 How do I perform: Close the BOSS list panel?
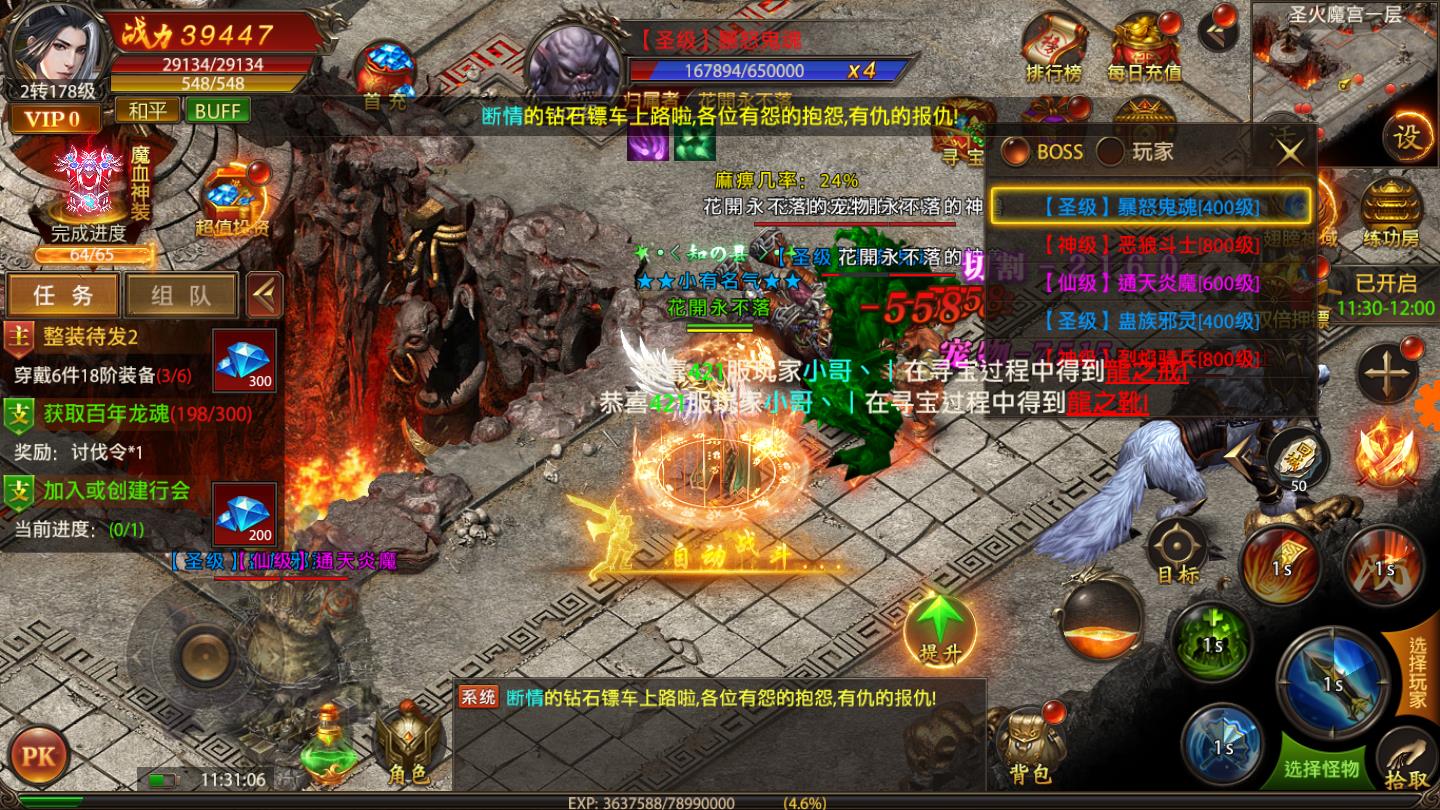[x=1291, y=152]
